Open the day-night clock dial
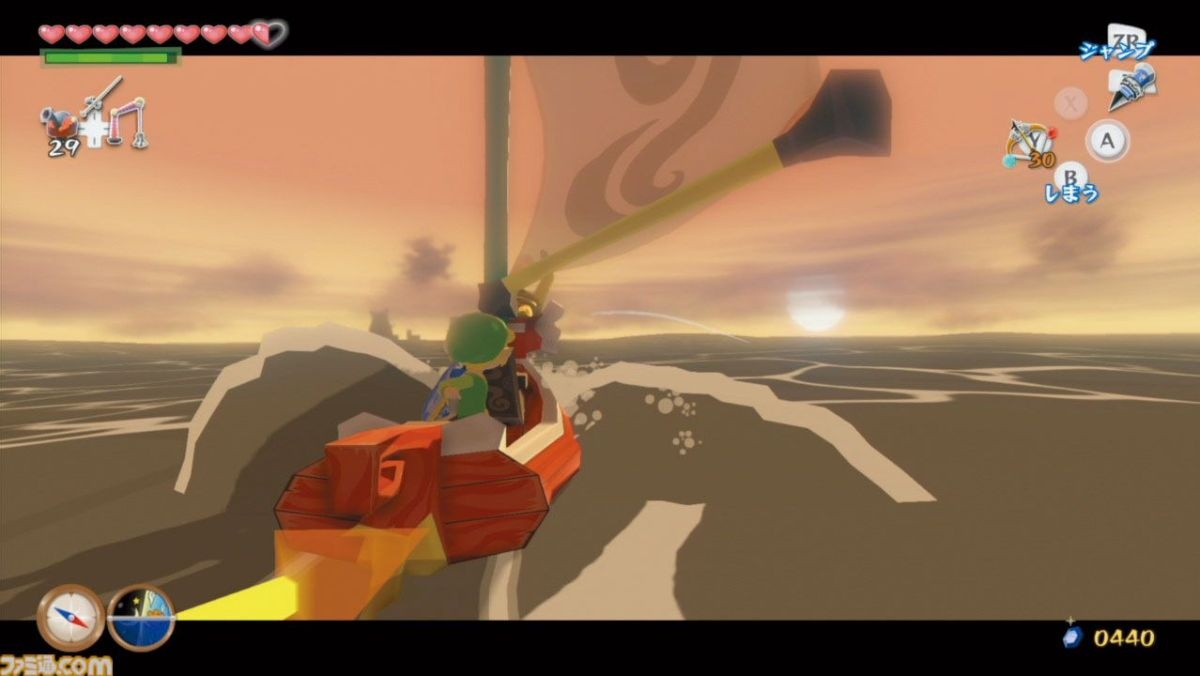1200x676 pixels. (x=141, y=617)
